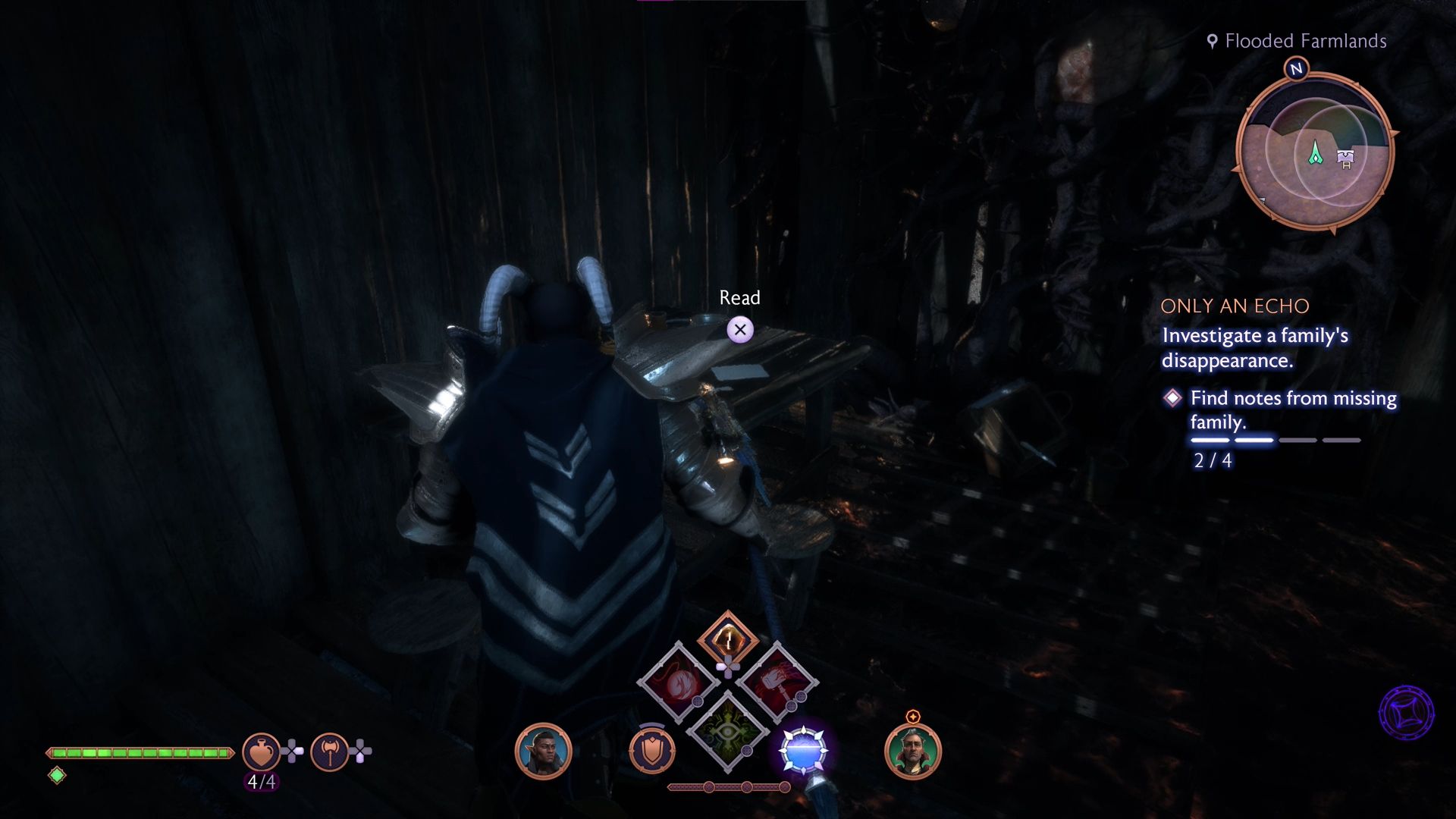This screenshot has width=1456, height=819.
Task: Use the green eye ultimate ability icon
Action: (x=726, y=733)
